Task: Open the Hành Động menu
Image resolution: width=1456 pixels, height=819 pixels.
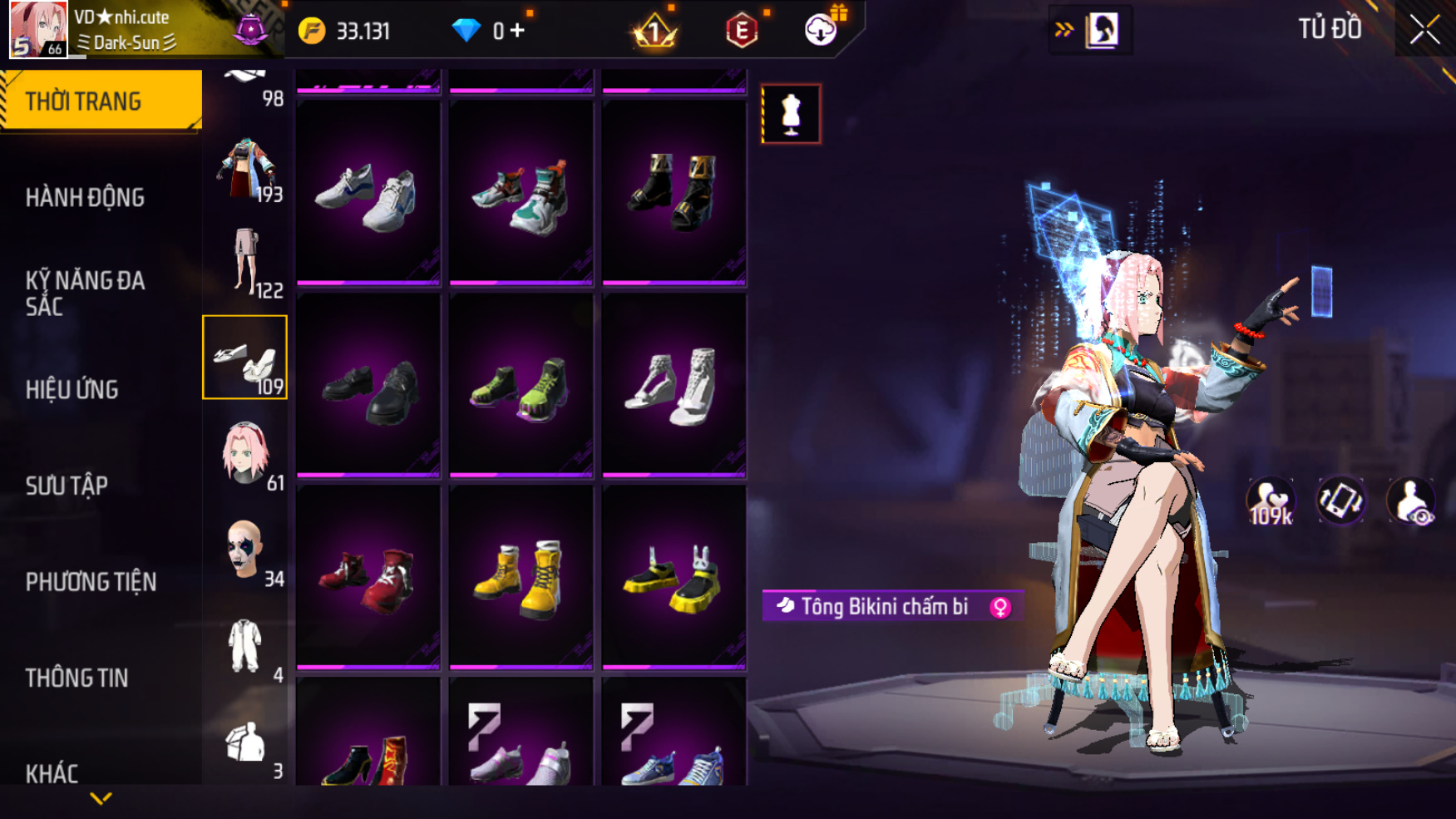Action: [85, 198]
